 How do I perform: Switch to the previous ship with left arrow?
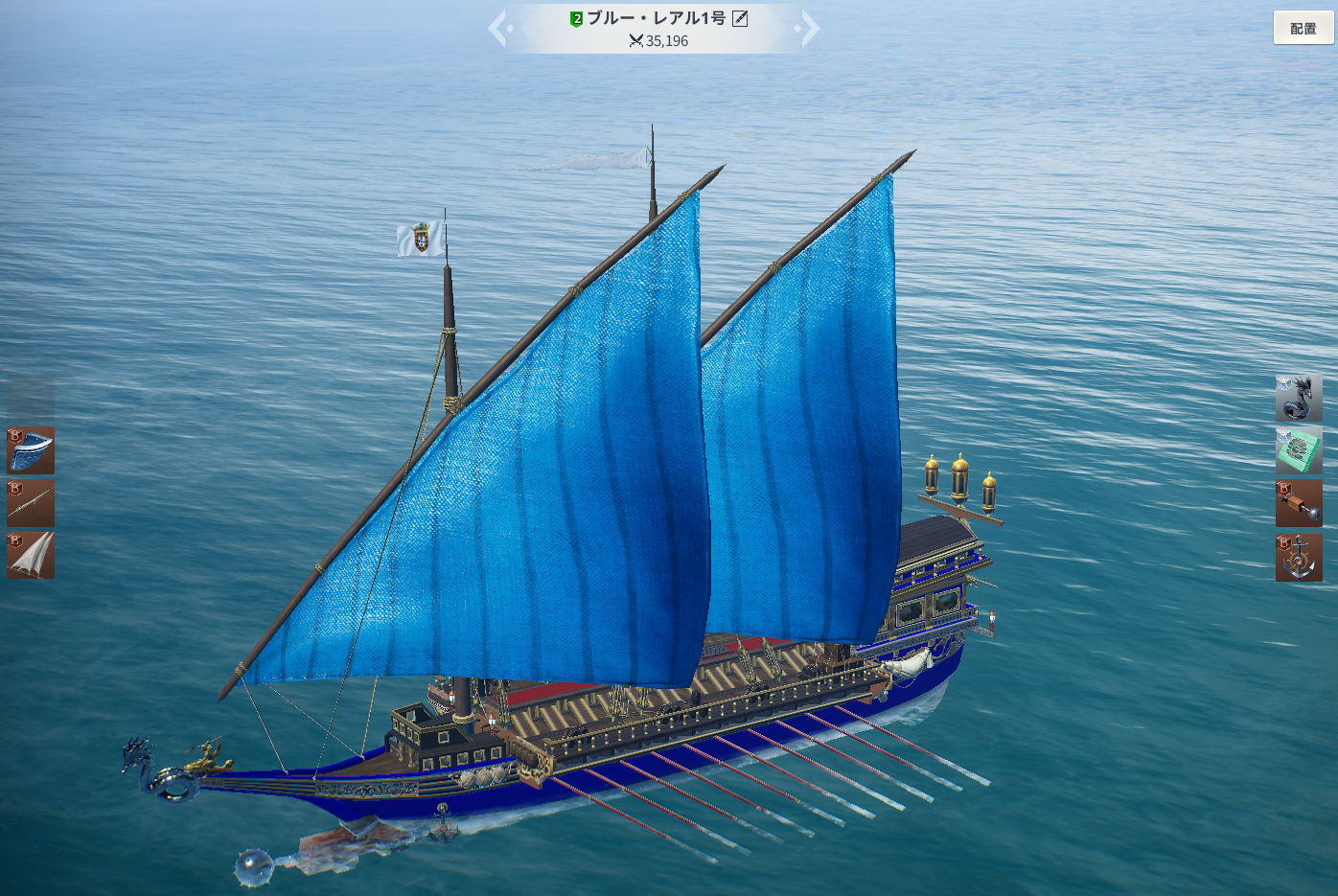497,28
